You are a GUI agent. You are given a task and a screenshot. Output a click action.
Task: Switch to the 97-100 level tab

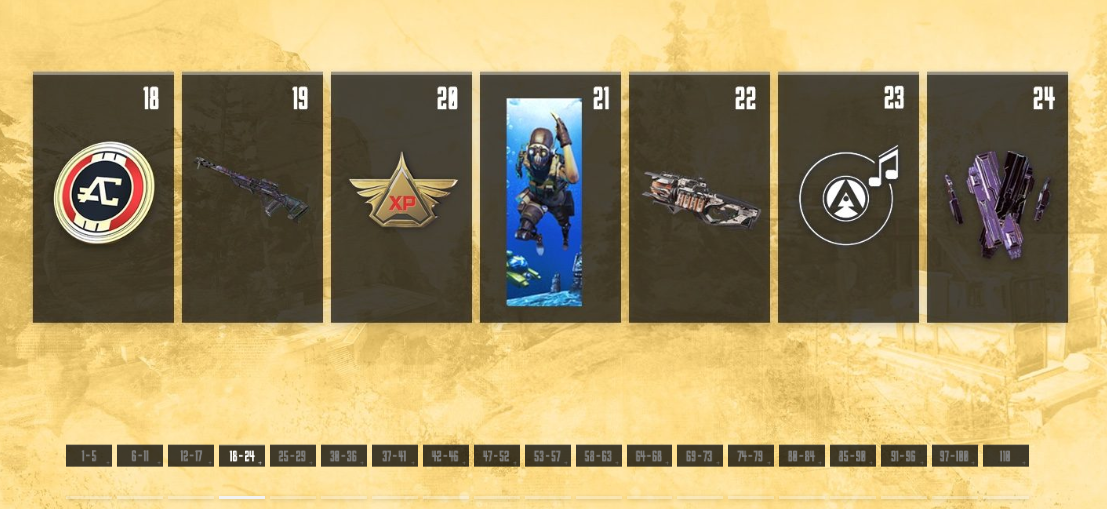[x=955, y=456]
